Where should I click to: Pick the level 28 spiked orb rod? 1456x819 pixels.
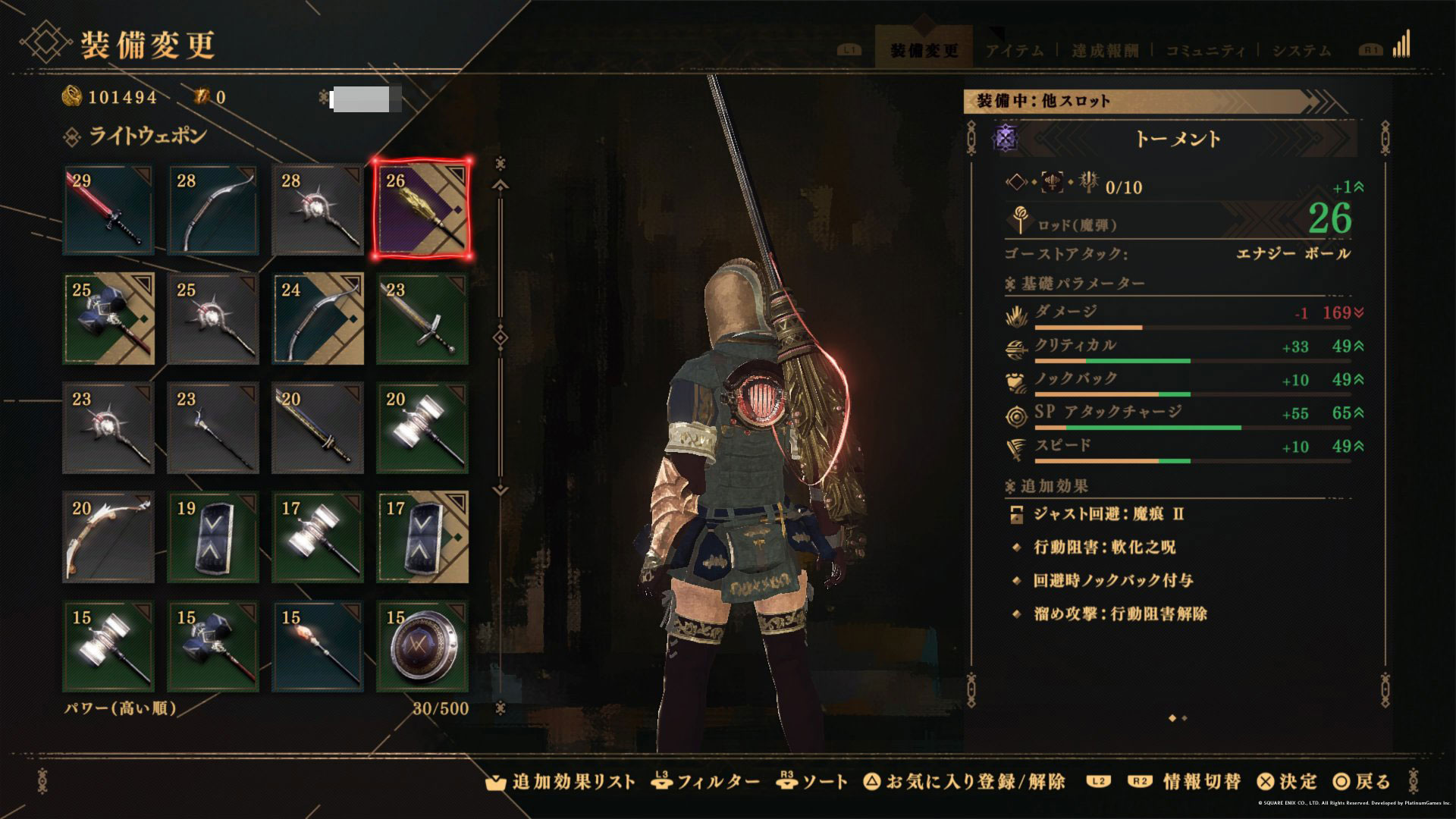coord(318,210)
